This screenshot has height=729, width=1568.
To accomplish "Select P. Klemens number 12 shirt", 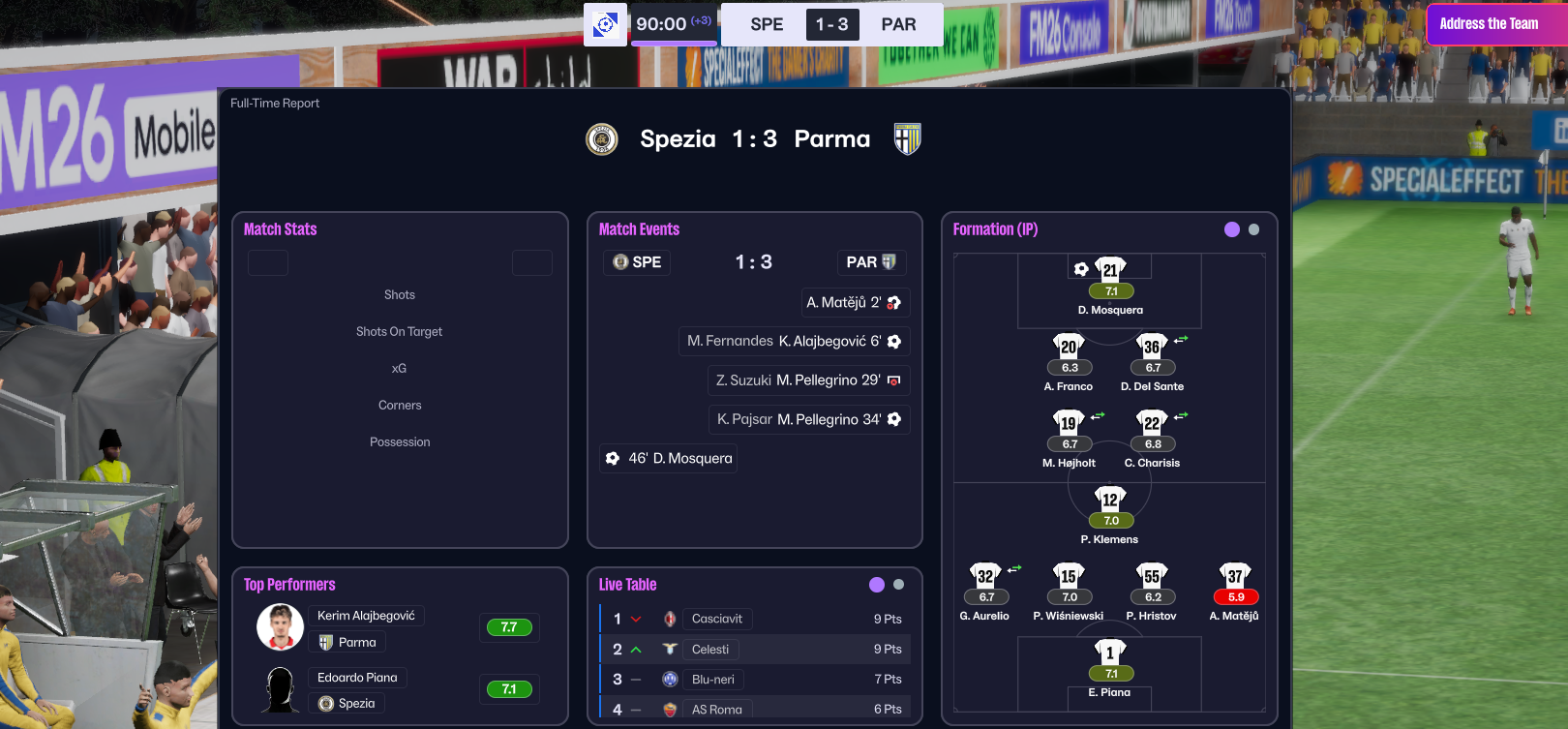I will [x=1110, y=500].
